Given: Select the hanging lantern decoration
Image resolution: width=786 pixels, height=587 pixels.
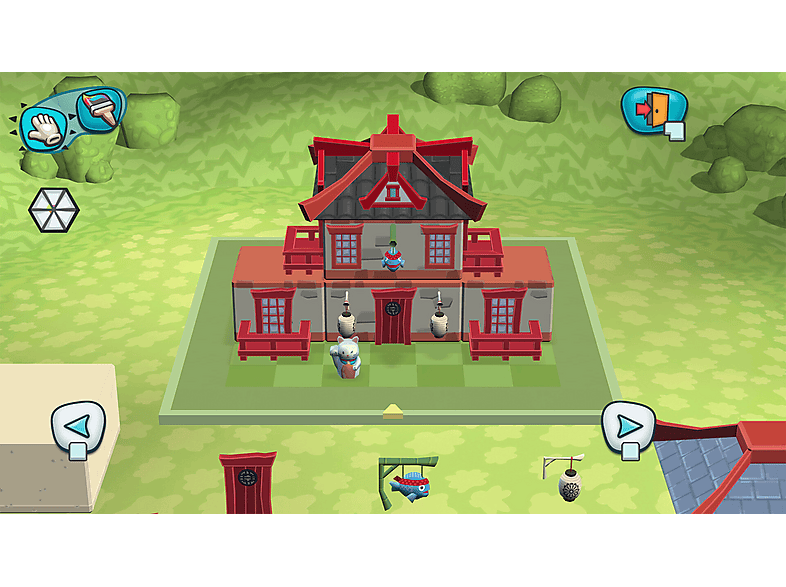Looking at the screenshot, I should [567, 480].
